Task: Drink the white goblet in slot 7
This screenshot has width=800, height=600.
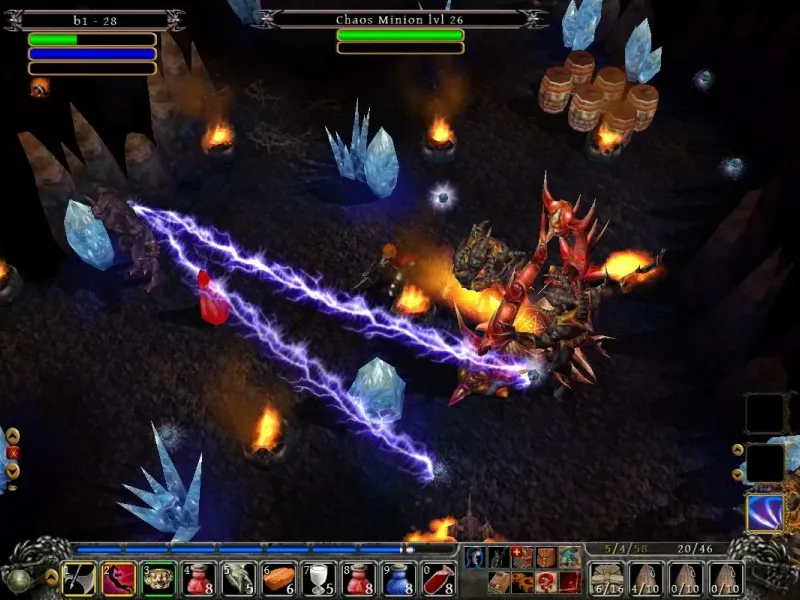Action: click(318, 579)
